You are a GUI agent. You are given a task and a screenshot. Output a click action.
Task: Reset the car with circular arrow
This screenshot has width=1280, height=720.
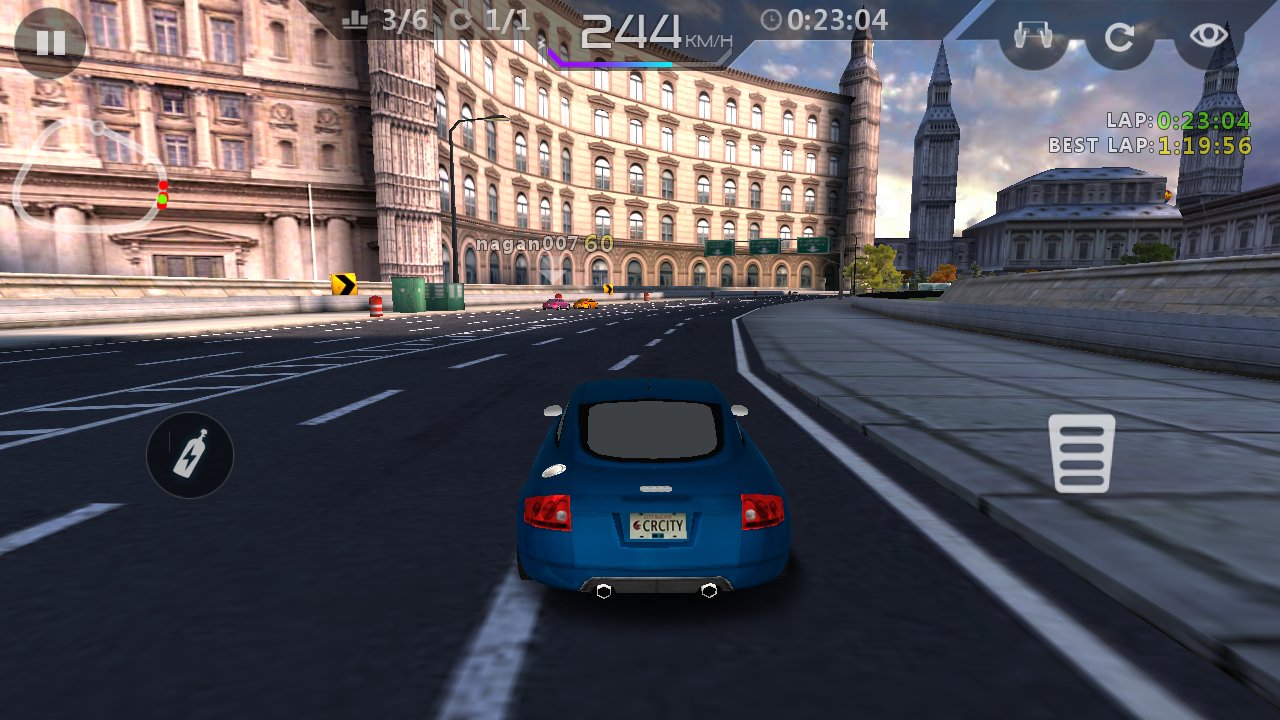coord(1120,38)
